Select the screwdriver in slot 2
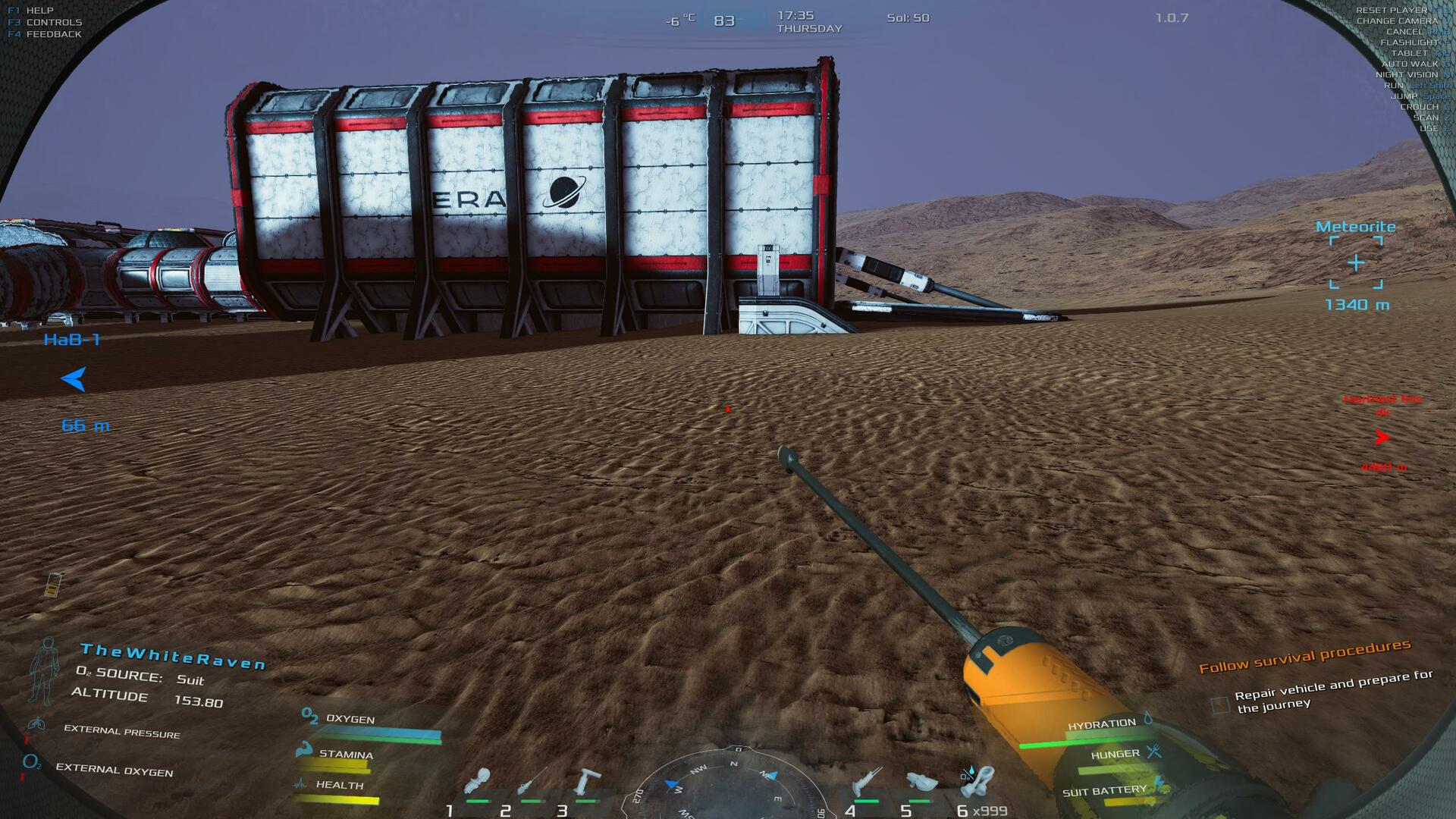1456x819 pixels. pyautogui.click(x=532, y=783)
